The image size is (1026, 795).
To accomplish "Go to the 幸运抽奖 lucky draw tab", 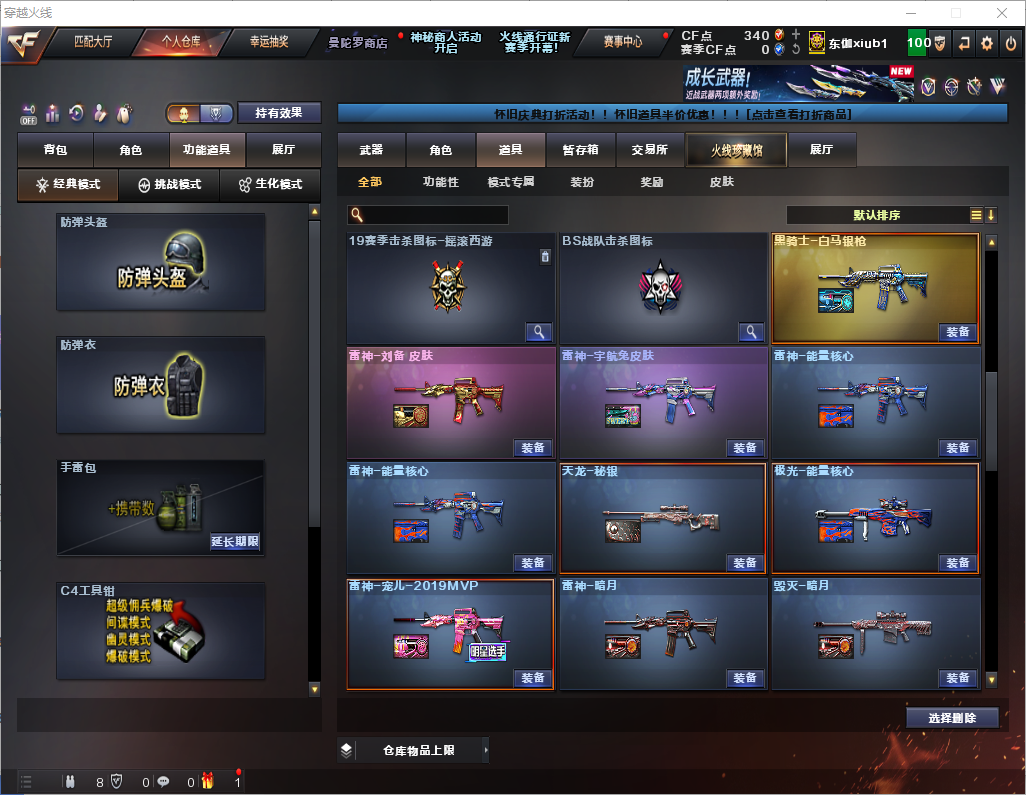I will click(268, 42).
